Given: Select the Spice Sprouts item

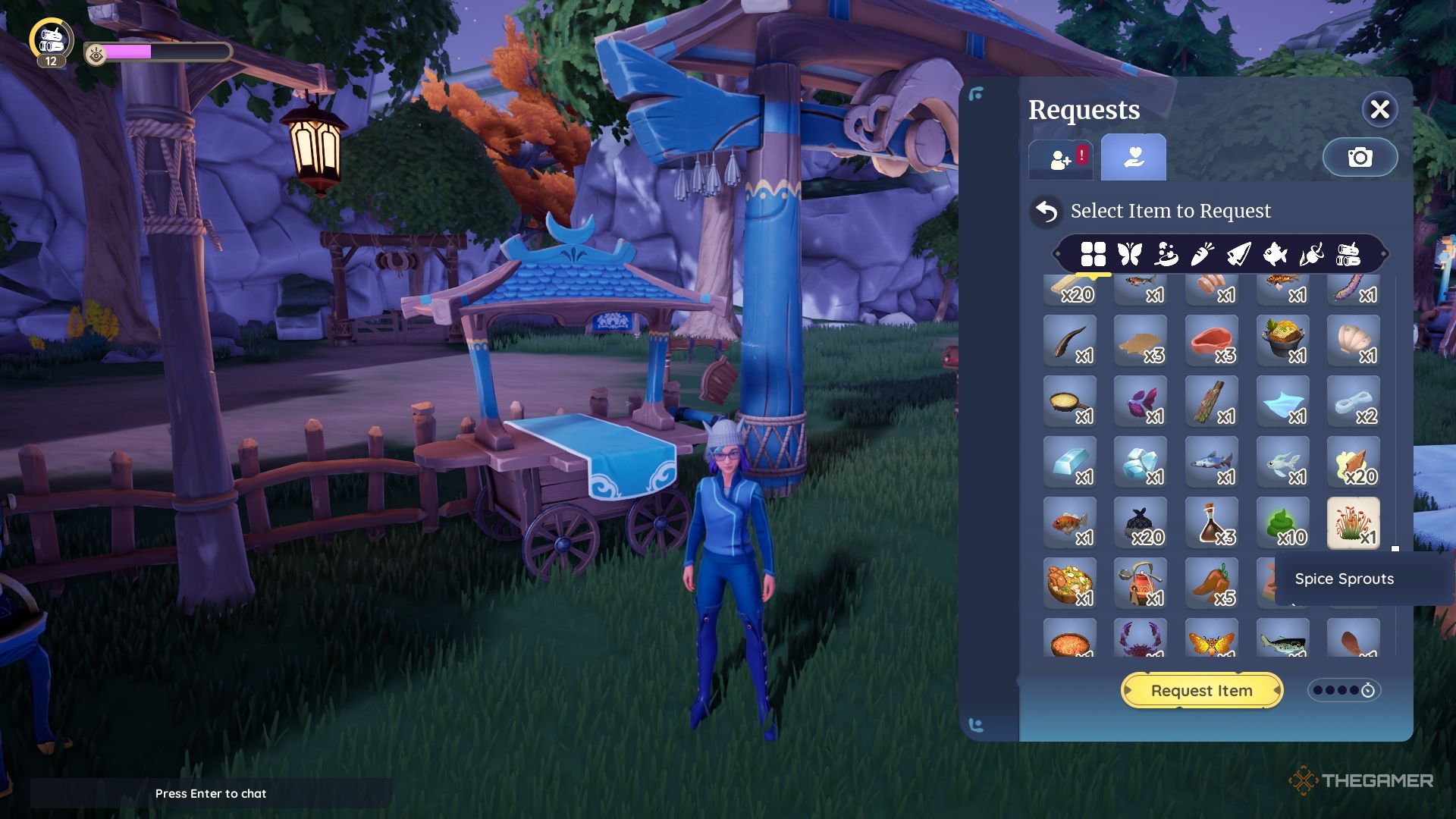Looking at the screenshot, I should pos(1353,522).
